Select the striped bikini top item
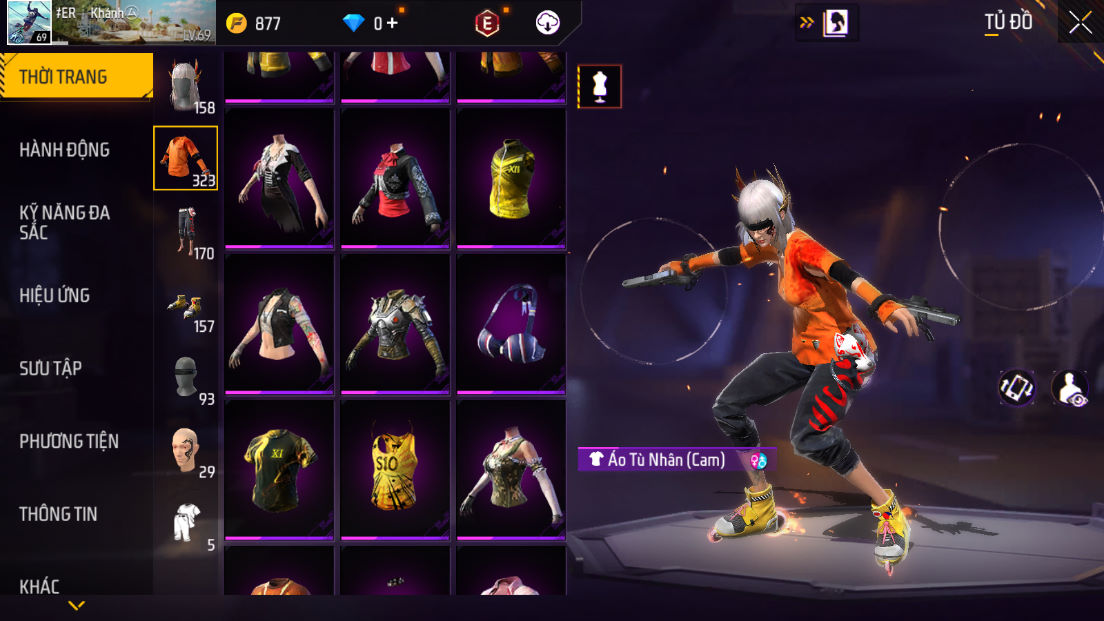Screen dimensions: 1104x621 [510, 322]
